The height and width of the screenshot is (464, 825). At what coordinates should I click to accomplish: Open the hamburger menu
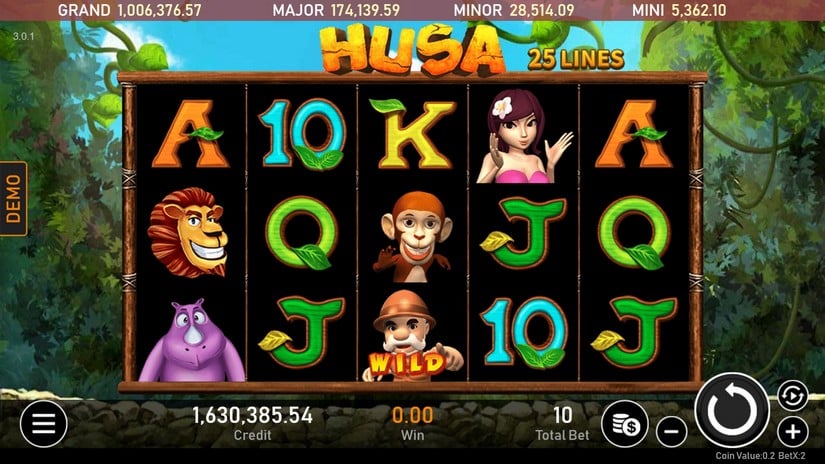43,423
